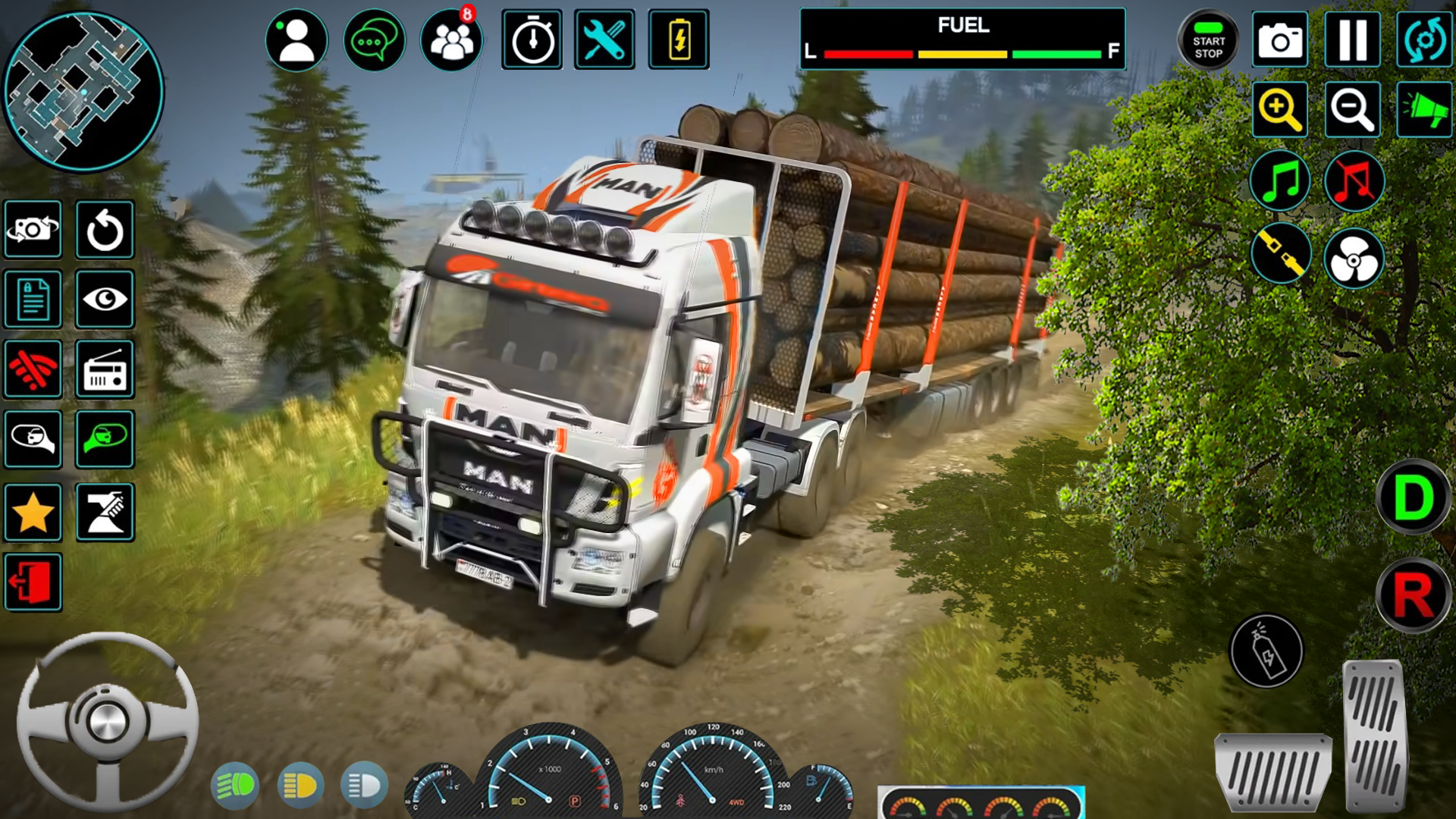Exit the game via the red door icon
Viewport: 1456px width, 819px height.
click(33, 582)
